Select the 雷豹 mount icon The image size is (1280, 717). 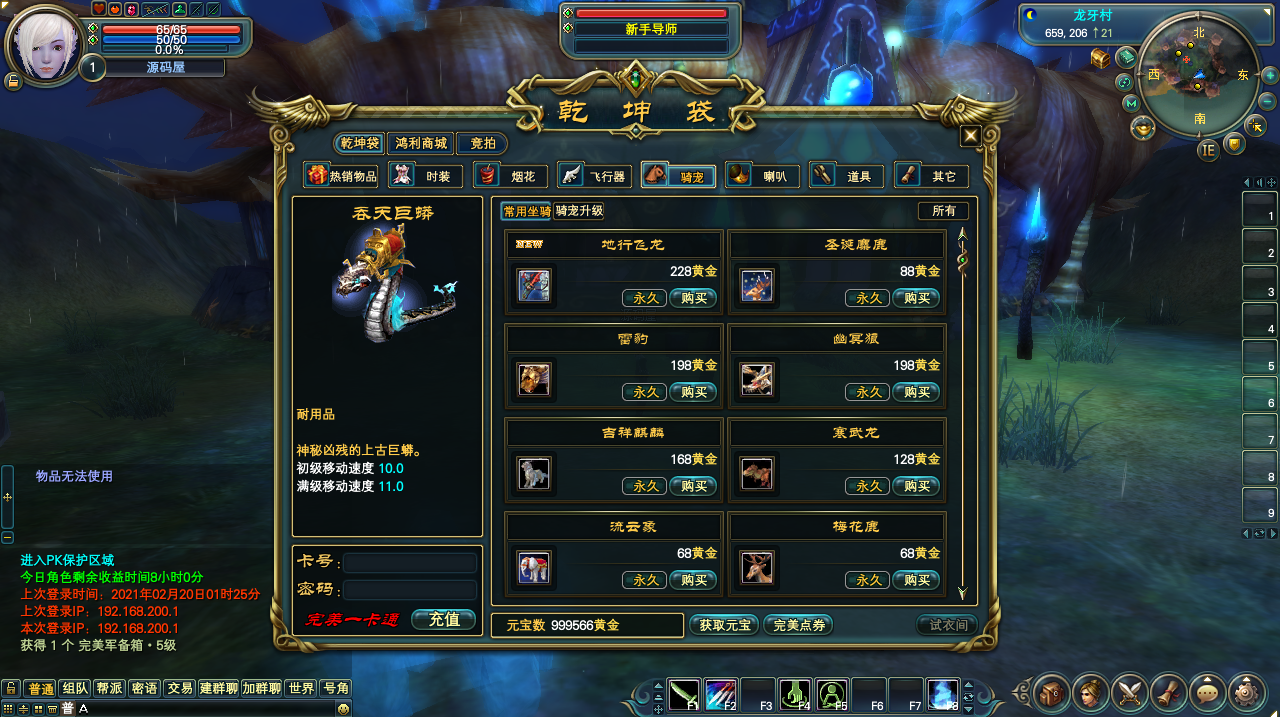pyautogui.click(x=534, y=379)
